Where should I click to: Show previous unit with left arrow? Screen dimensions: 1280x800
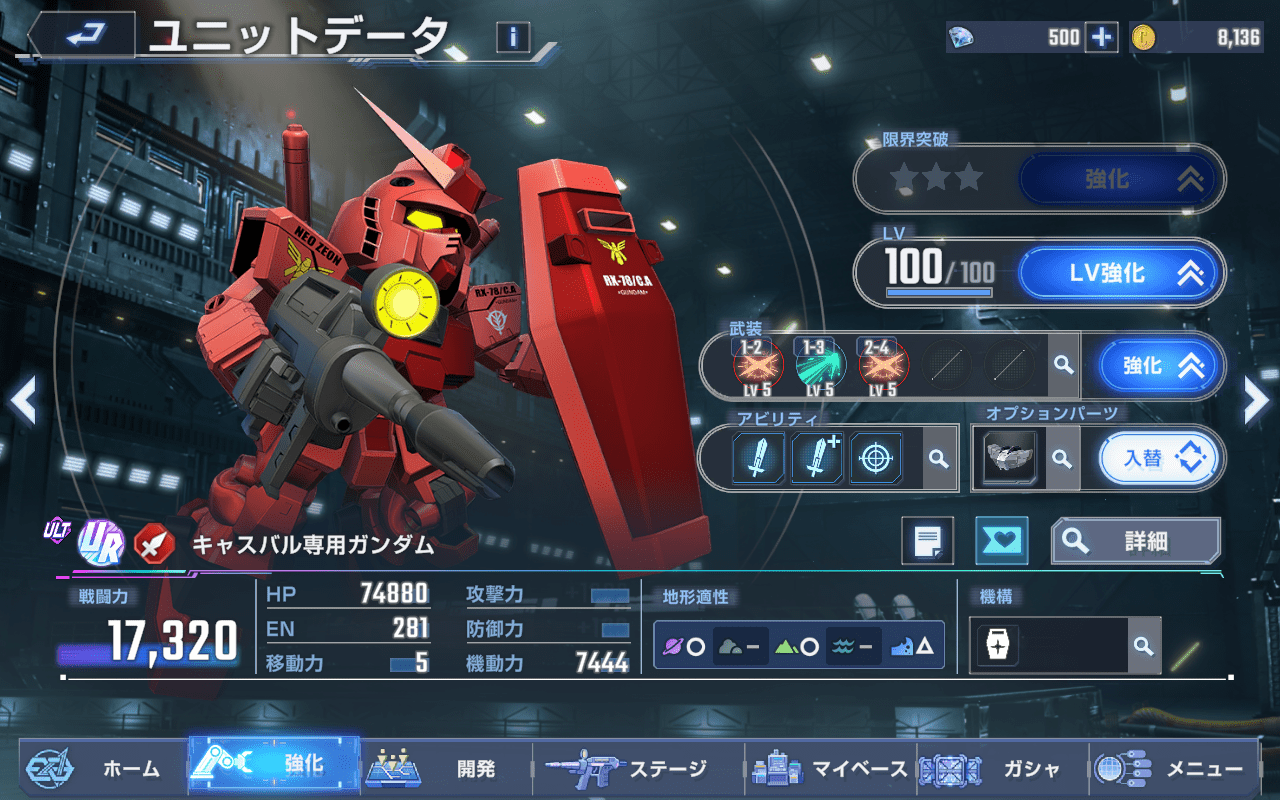point(24,402)
